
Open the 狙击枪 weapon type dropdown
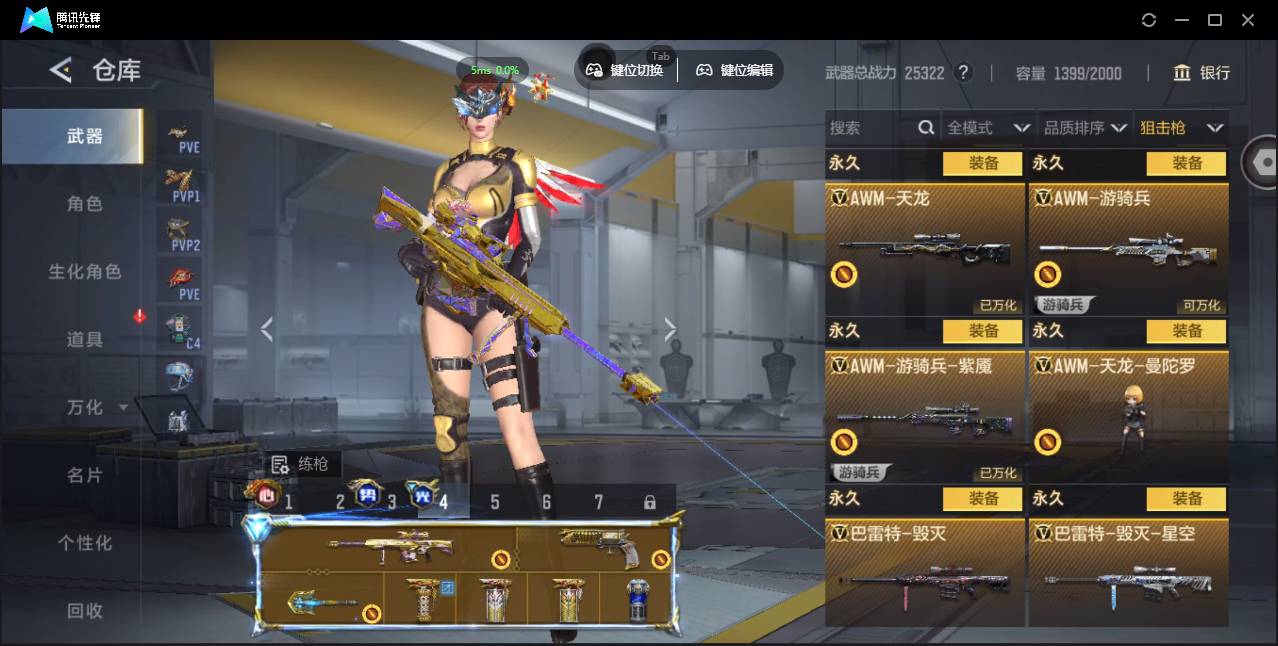click(1181, 128)
